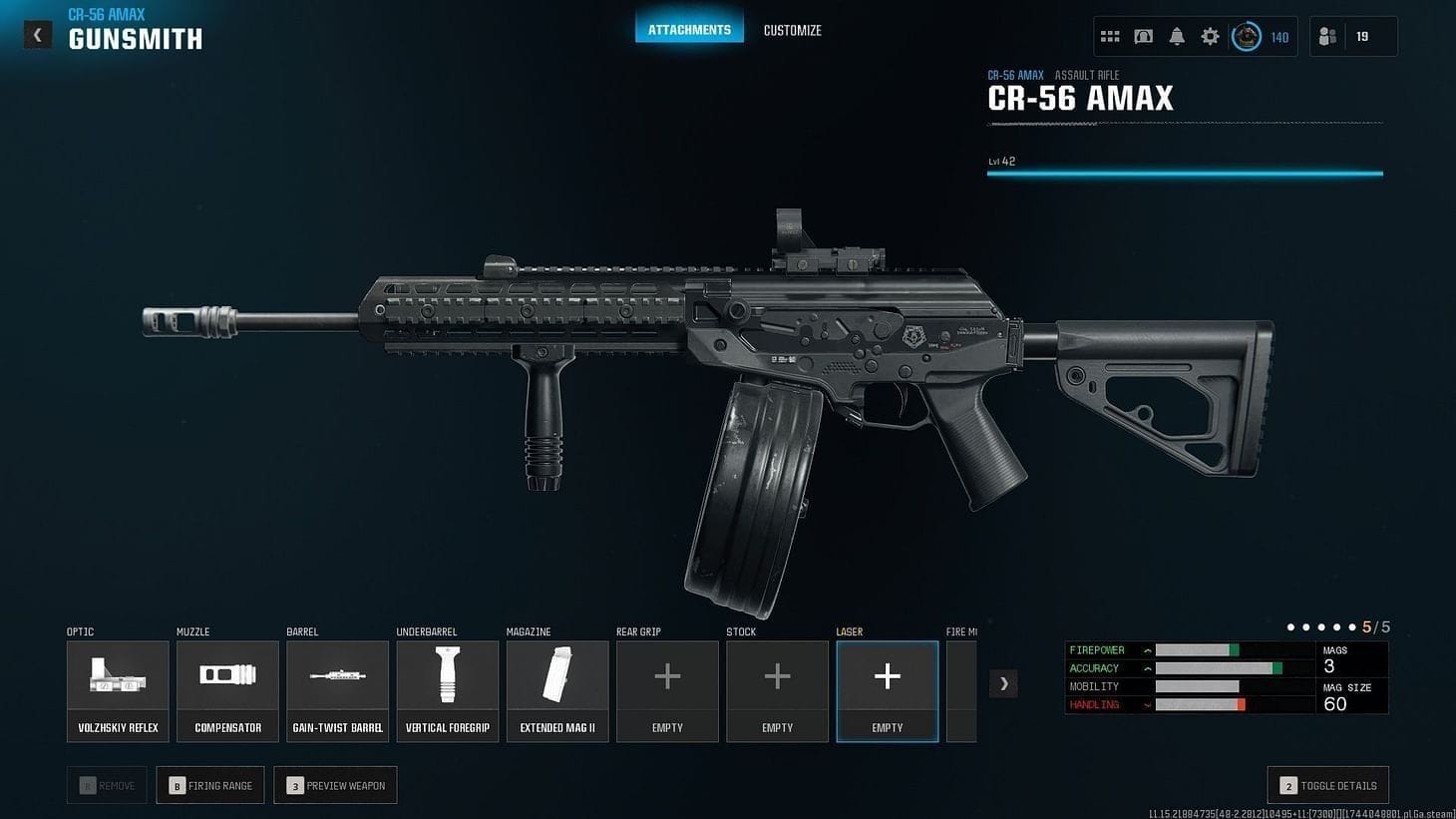
Task: Select the Compensator muzzle attachment
Action: 227,688
